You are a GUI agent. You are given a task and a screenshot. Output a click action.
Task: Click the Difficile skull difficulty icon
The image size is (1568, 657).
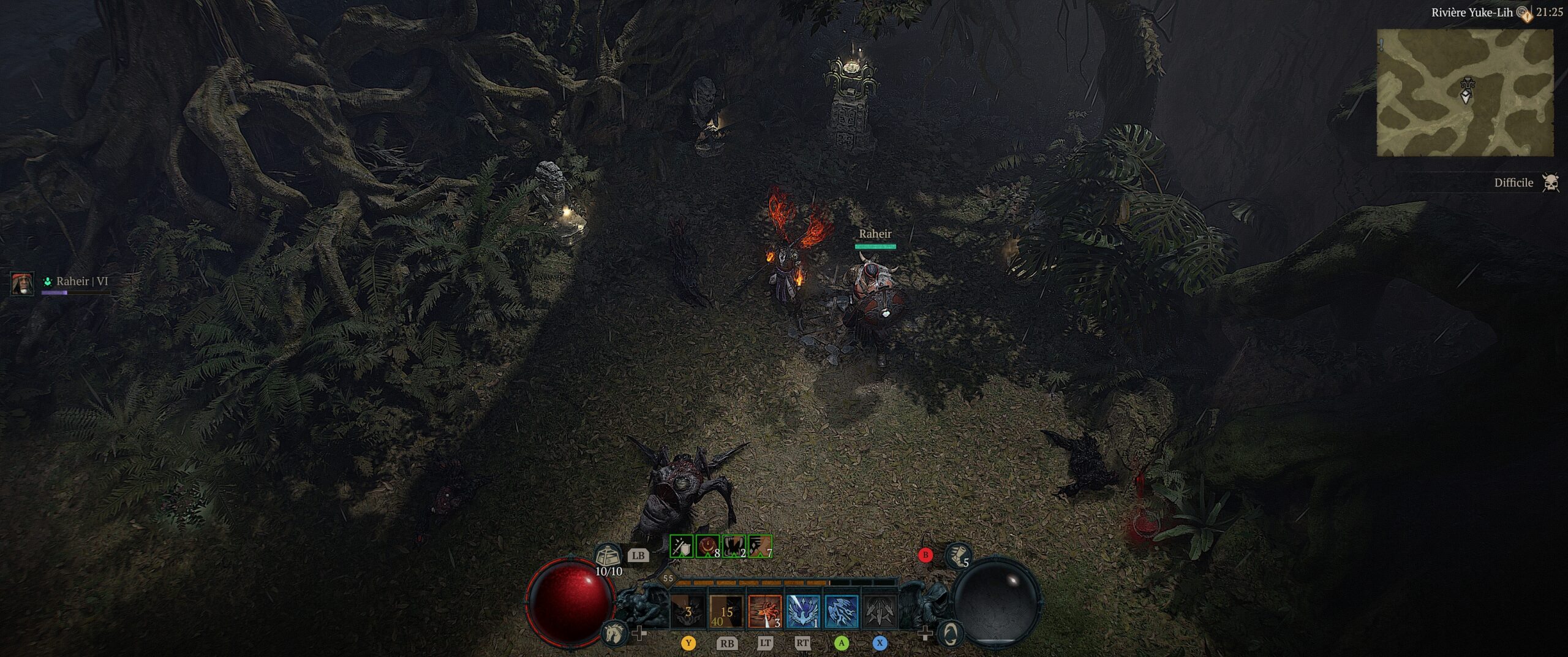click(x=1550, y=183)
